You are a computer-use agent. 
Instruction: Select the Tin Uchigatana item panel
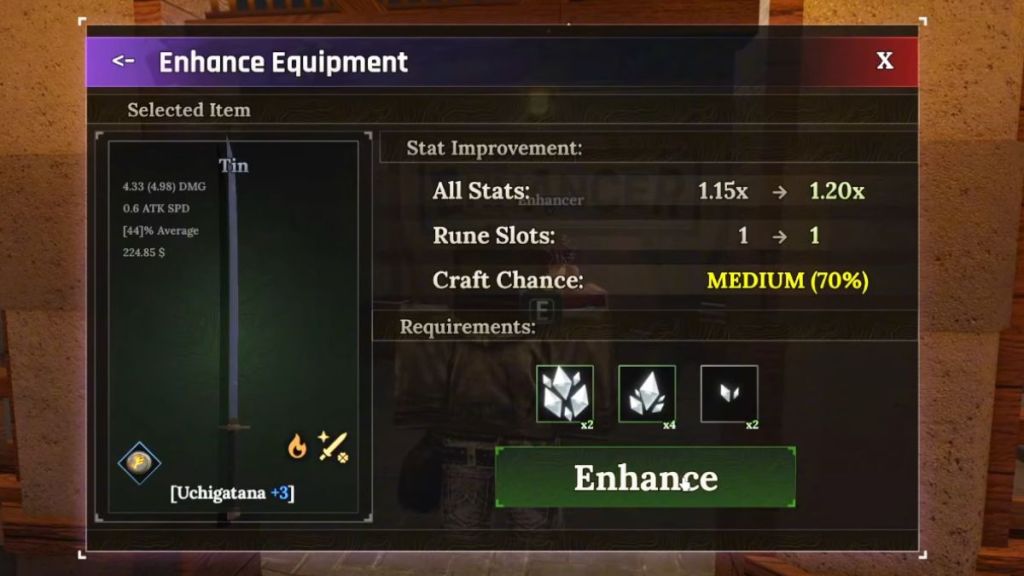pos(232,320)
